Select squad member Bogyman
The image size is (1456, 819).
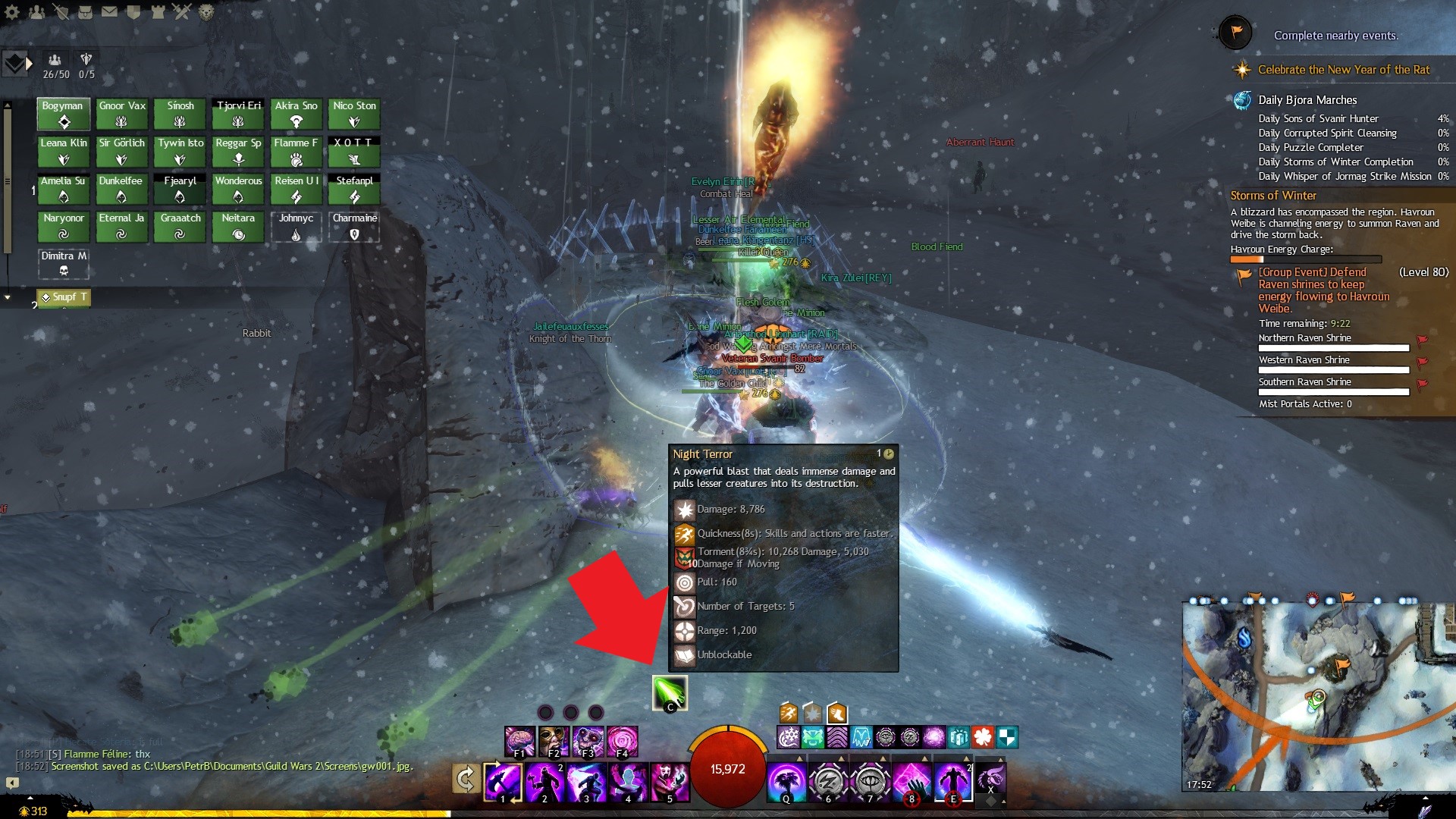(x=64, y=114)
